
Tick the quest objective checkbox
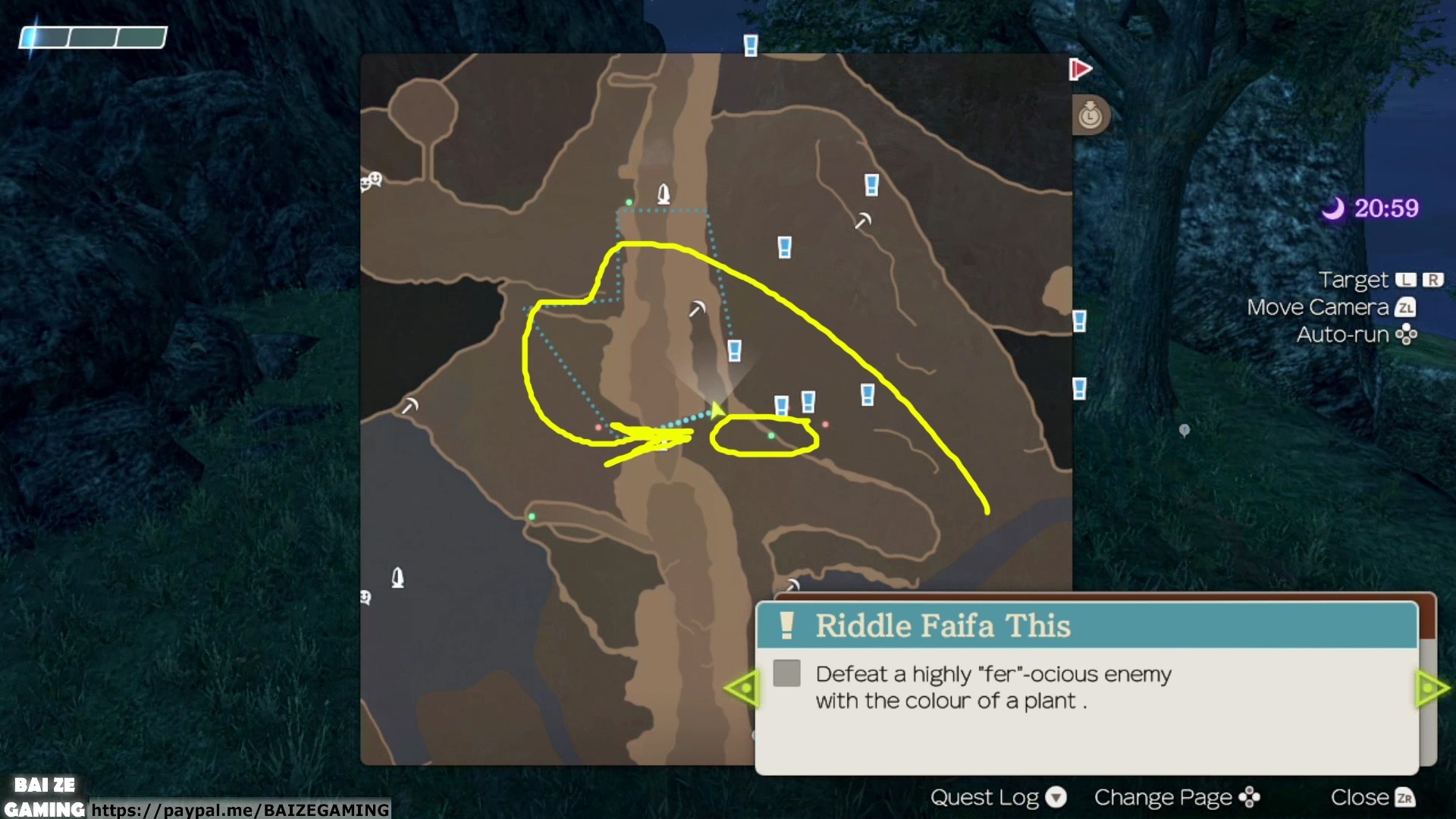pyautogui.click(x=786, y=673)
